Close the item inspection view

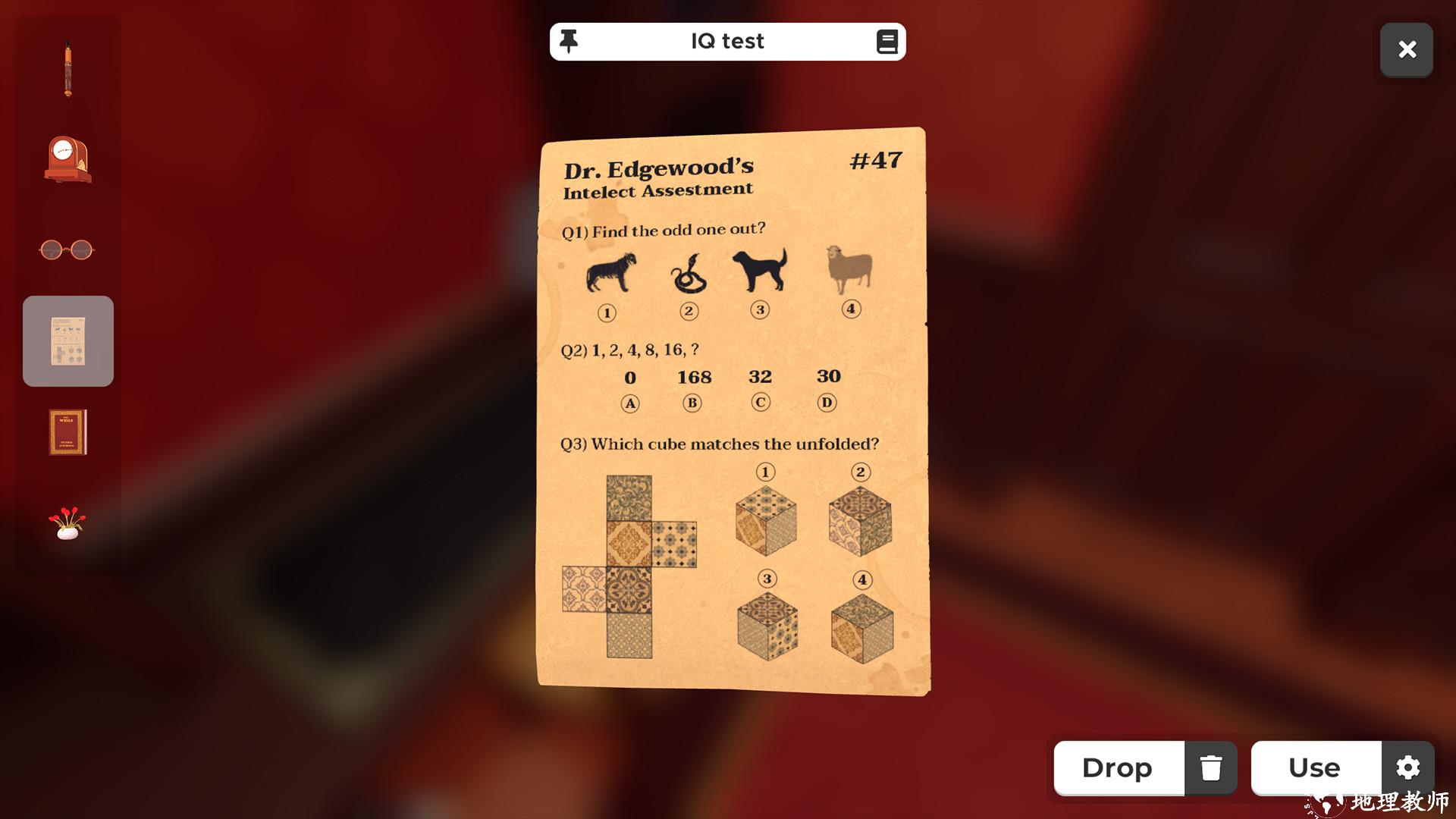(x=1407, y=50)
